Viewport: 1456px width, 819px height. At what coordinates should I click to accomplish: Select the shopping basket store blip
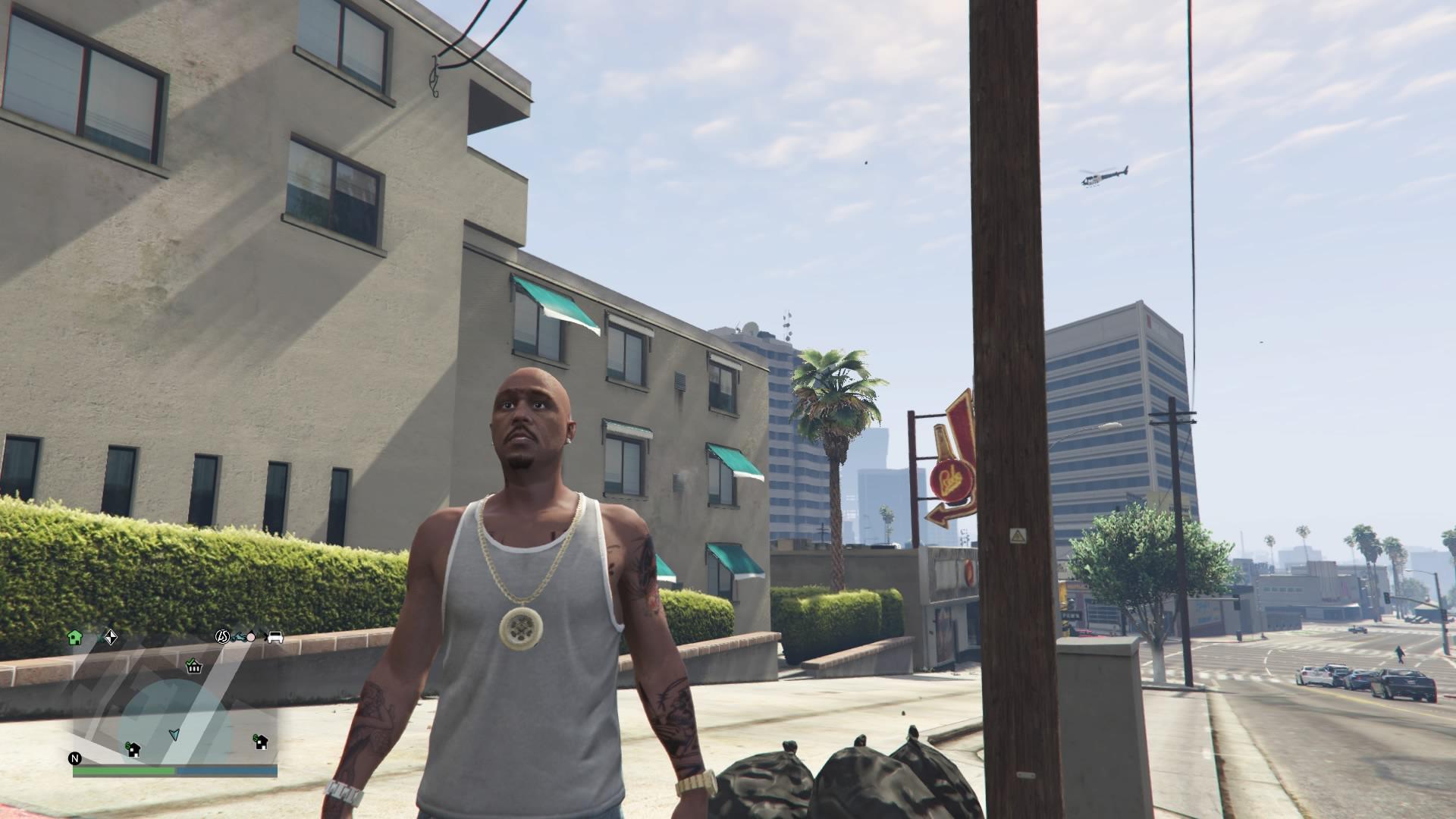194,667
